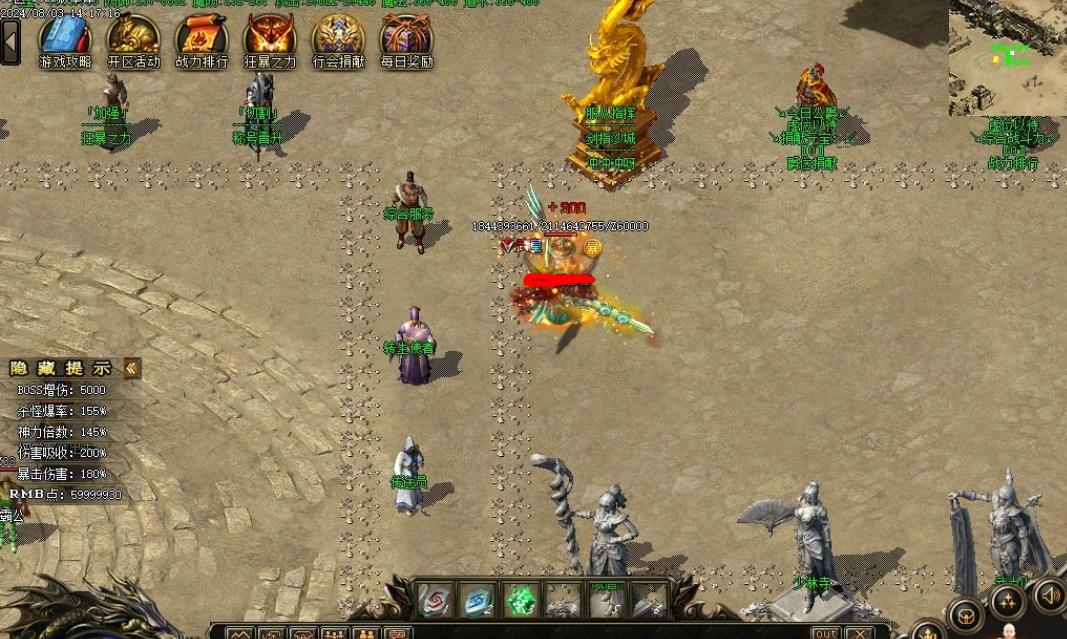Activate the 狂暴之力 berserk power icon

pyautogui.click(x=270, y=37)
